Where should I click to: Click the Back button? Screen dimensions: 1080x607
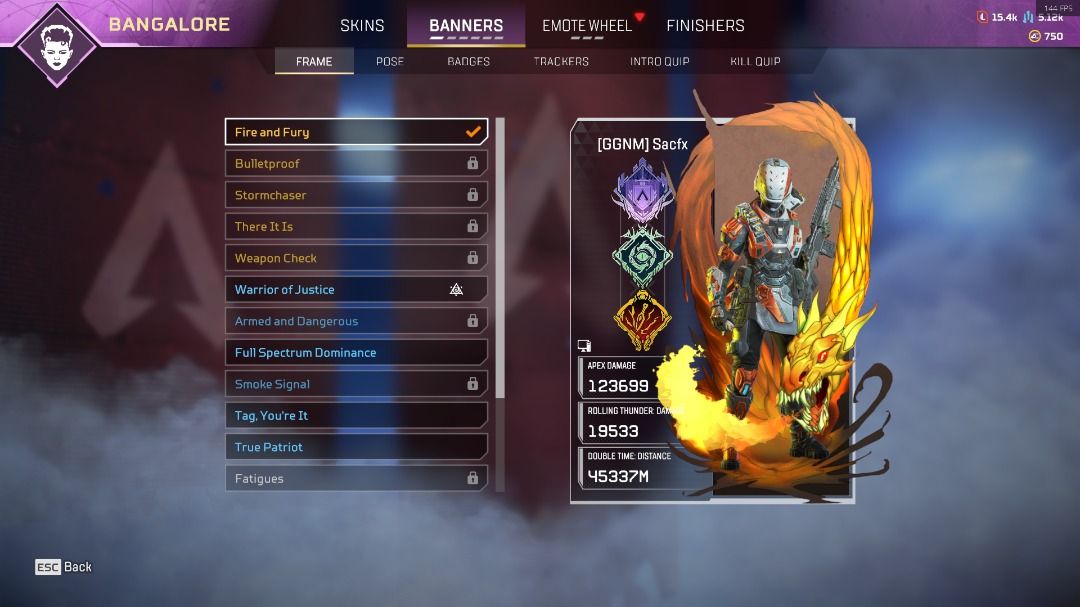[x=64, y=567]
